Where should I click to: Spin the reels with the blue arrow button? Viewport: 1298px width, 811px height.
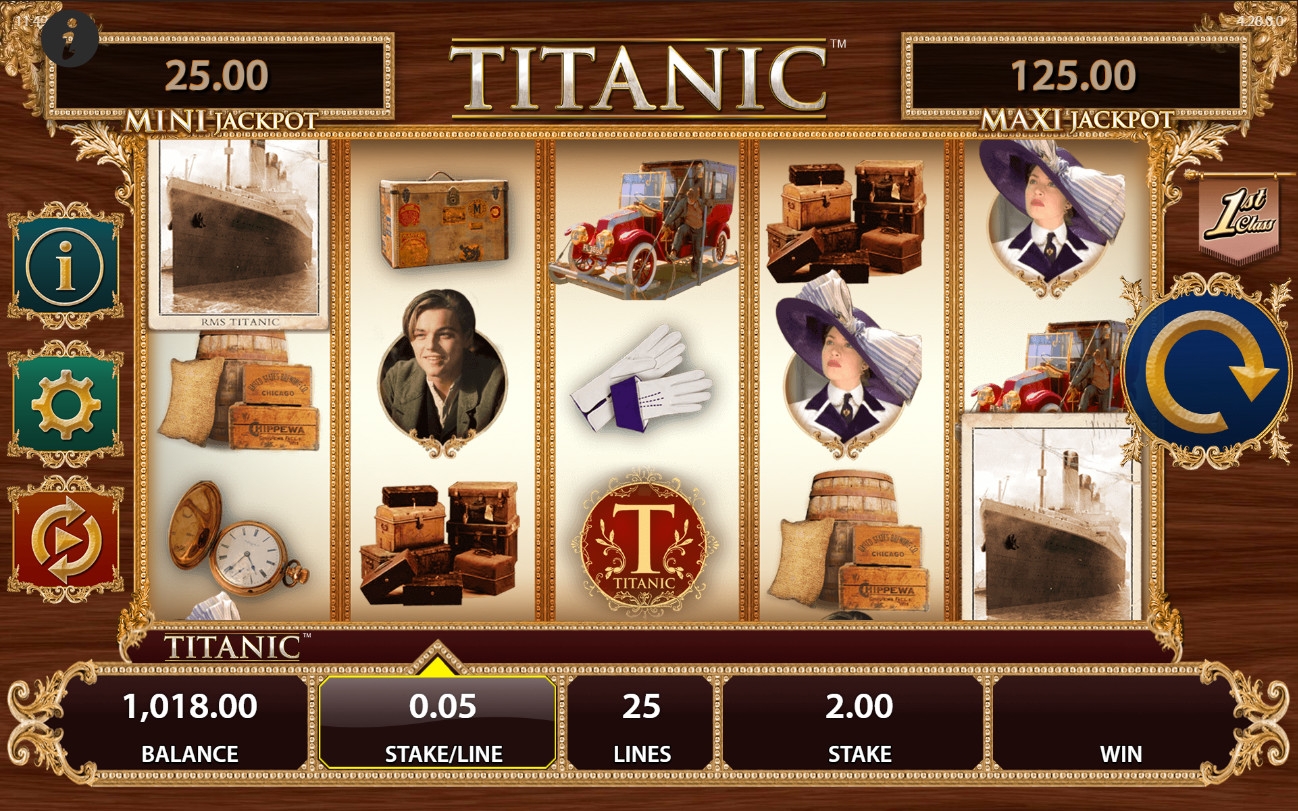(1206, 371)
